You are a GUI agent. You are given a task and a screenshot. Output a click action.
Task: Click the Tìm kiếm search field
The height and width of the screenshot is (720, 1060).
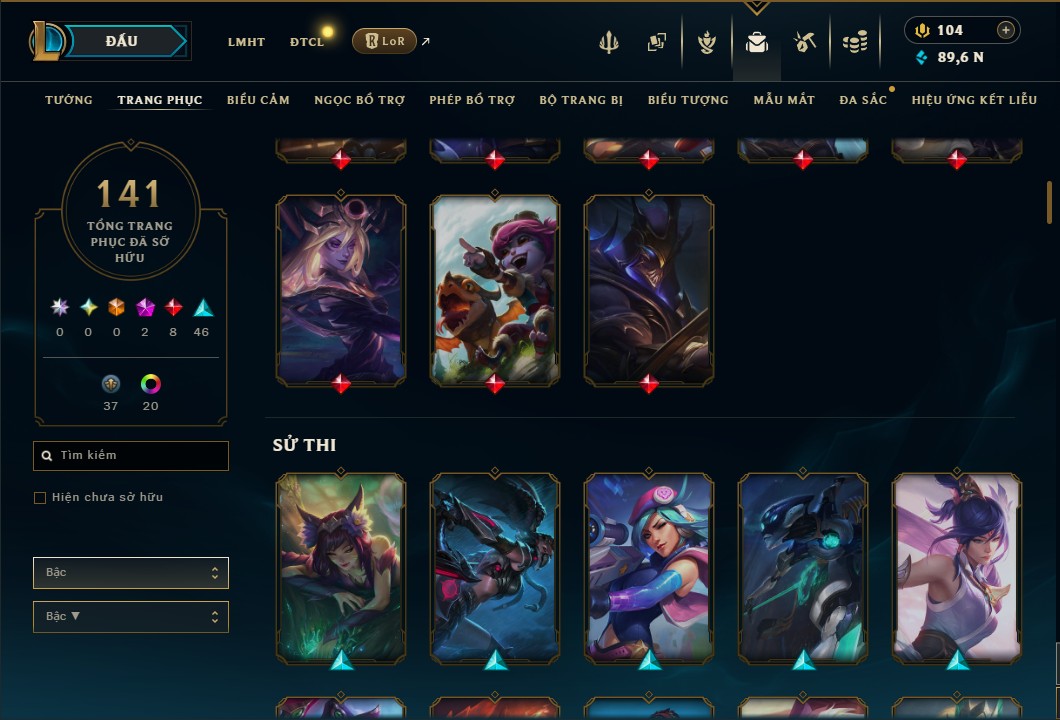point(131,456)
